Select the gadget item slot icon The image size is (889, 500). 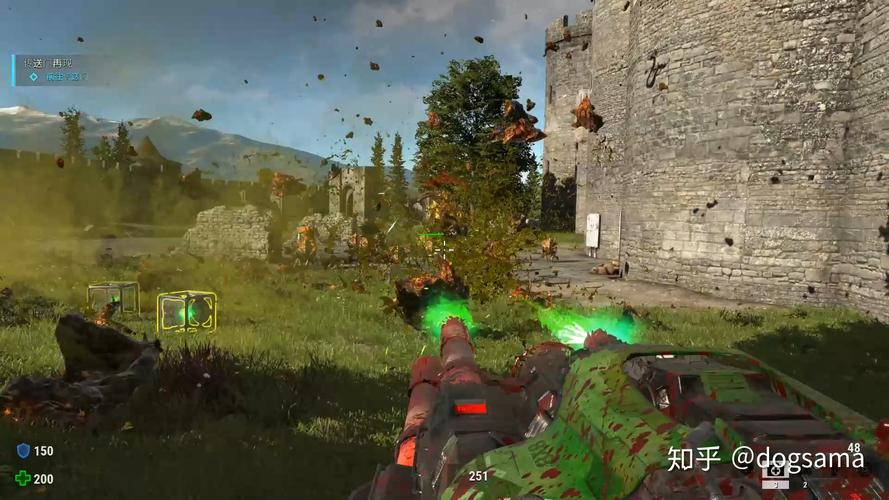[773, 470]
